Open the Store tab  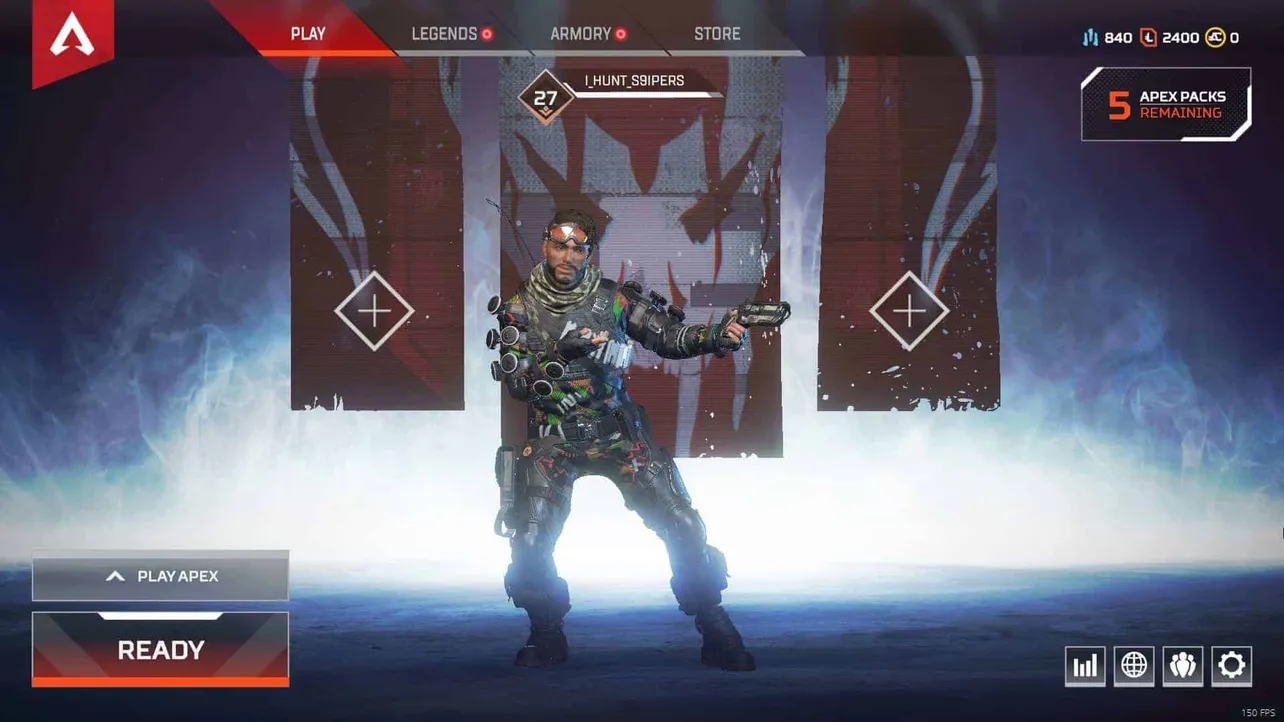715,33
